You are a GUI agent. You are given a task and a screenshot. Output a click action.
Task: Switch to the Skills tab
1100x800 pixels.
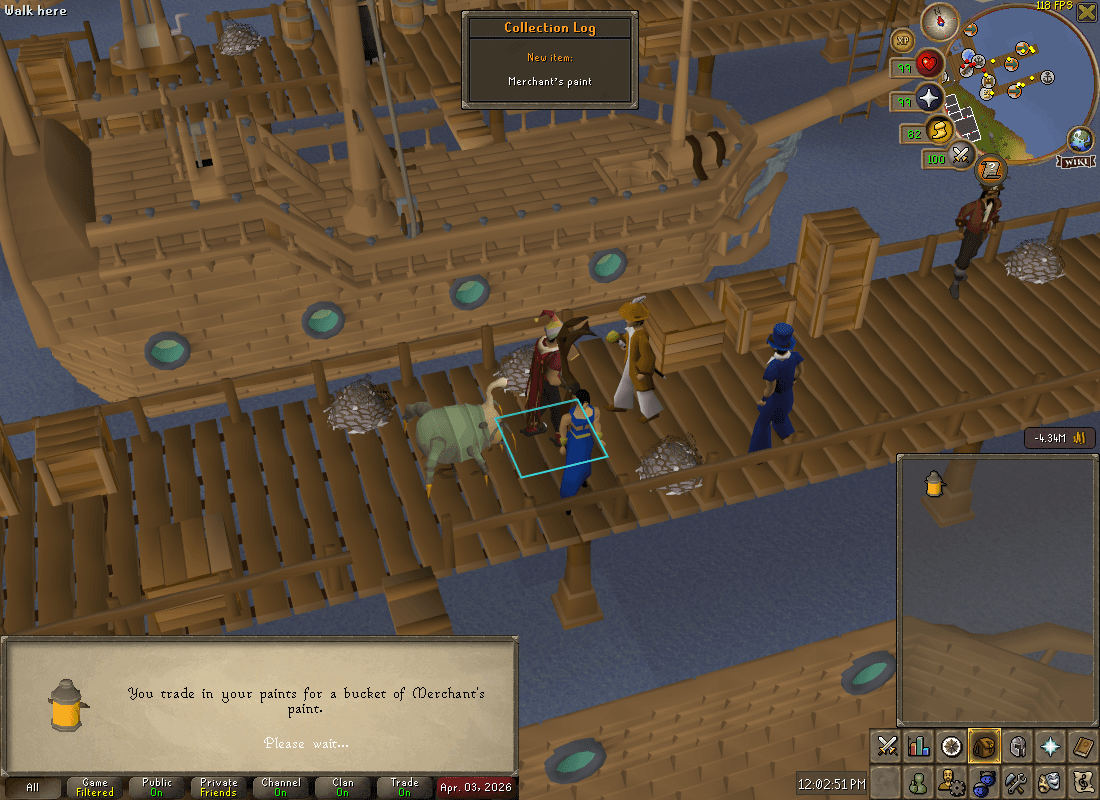coord(918,746)
